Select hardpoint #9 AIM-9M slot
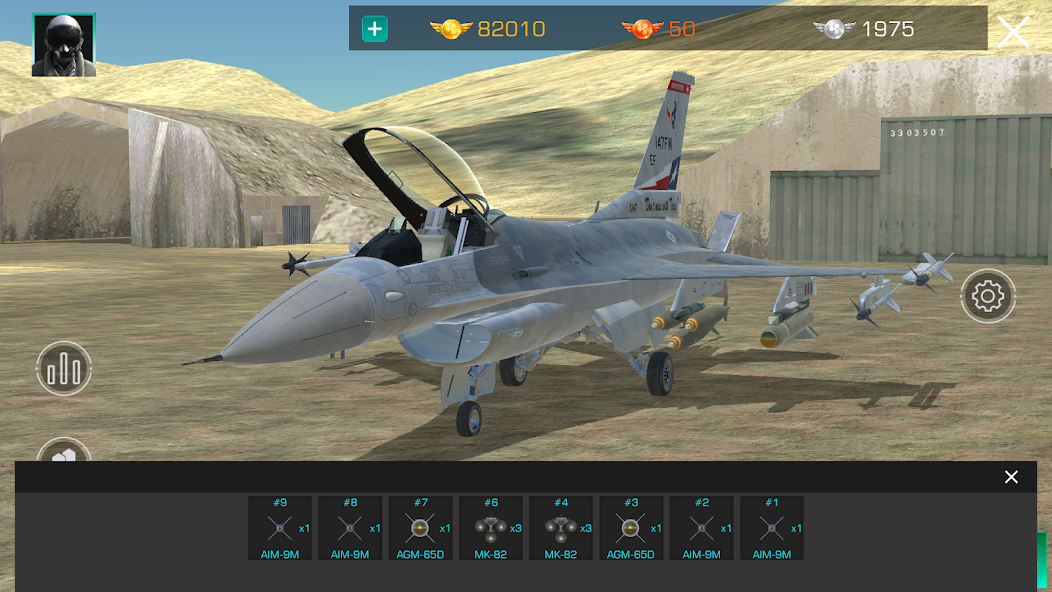This screenshot has width=1052, height=592. pos(280,528)
